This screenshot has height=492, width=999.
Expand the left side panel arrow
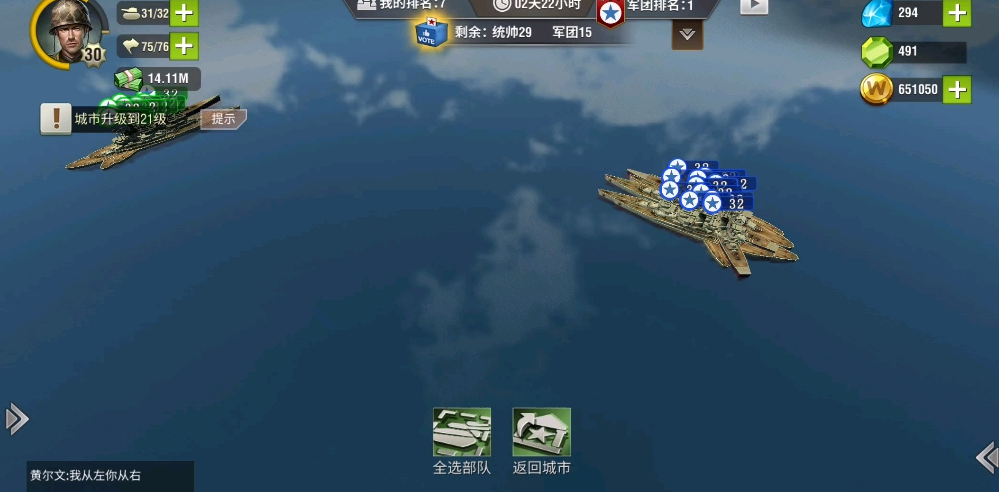[16, 419]
